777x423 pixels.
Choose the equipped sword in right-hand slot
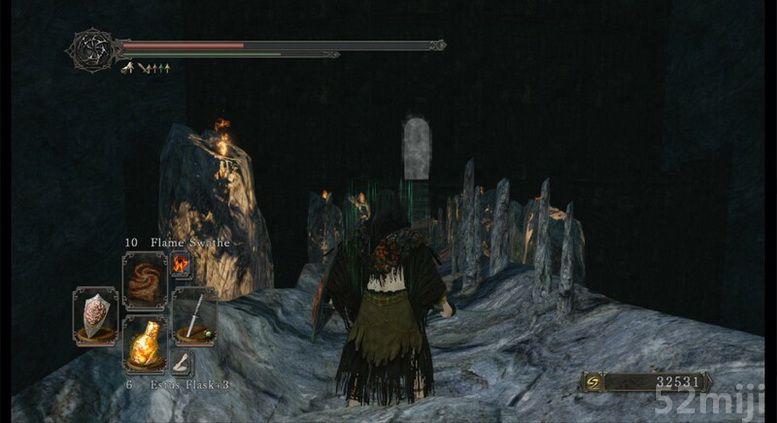193,316
